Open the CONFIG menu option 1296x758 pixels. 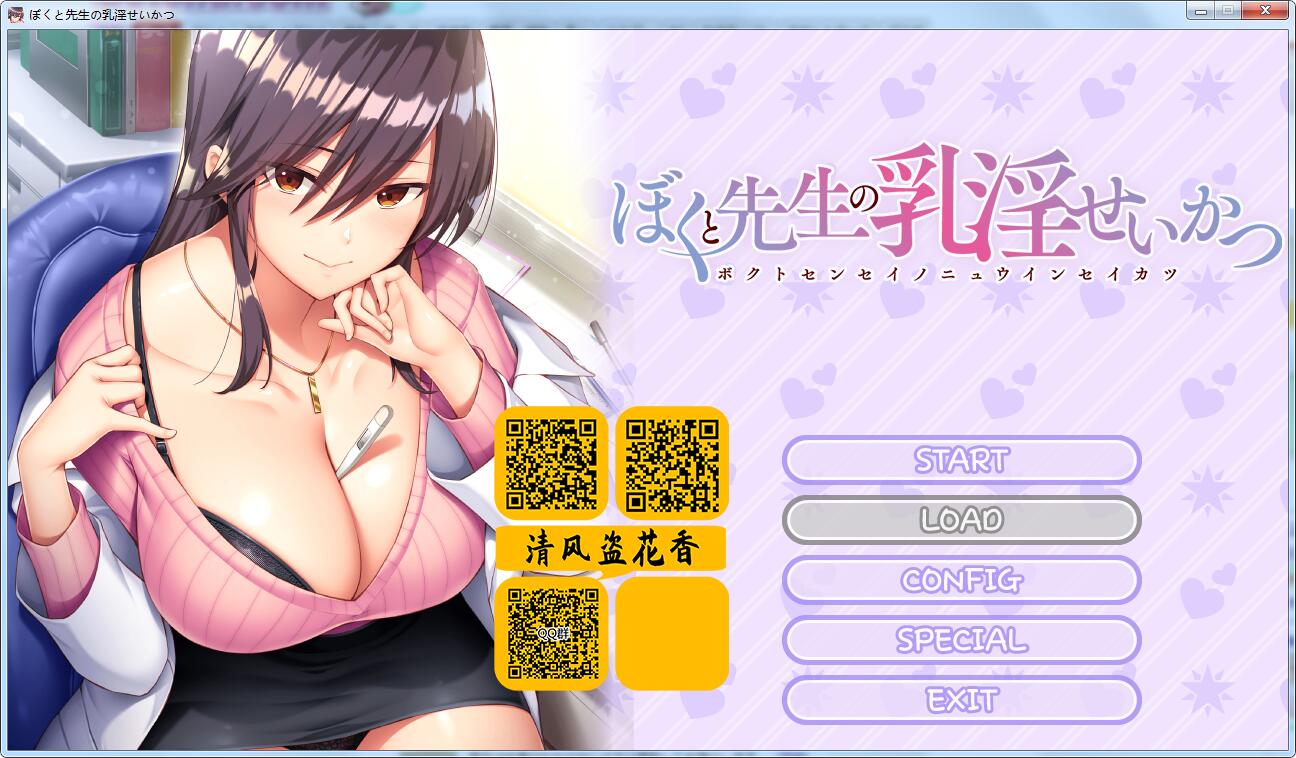coord(961,580)
